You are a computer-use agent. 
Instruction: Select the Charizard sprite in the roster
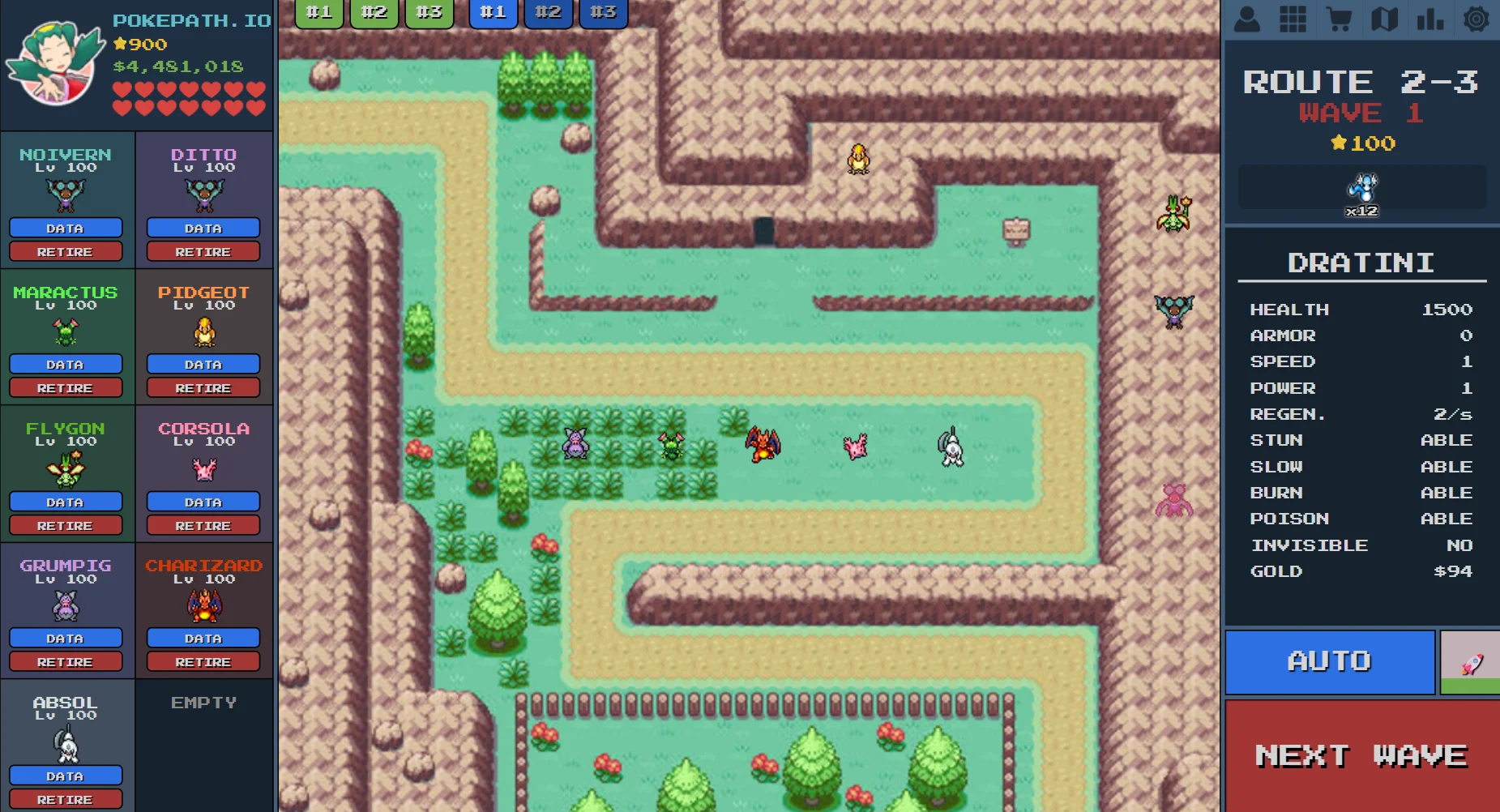pos(203,607)
